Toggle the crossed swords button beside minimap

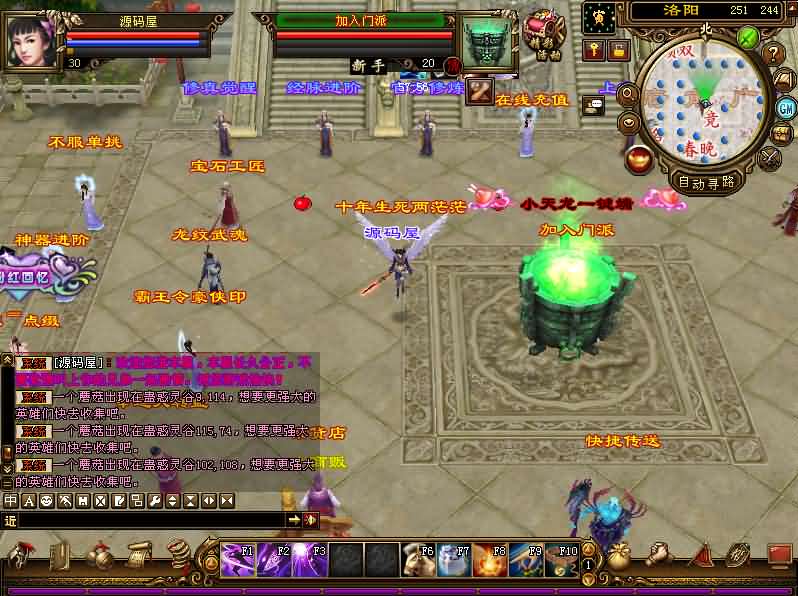(771, 158)
